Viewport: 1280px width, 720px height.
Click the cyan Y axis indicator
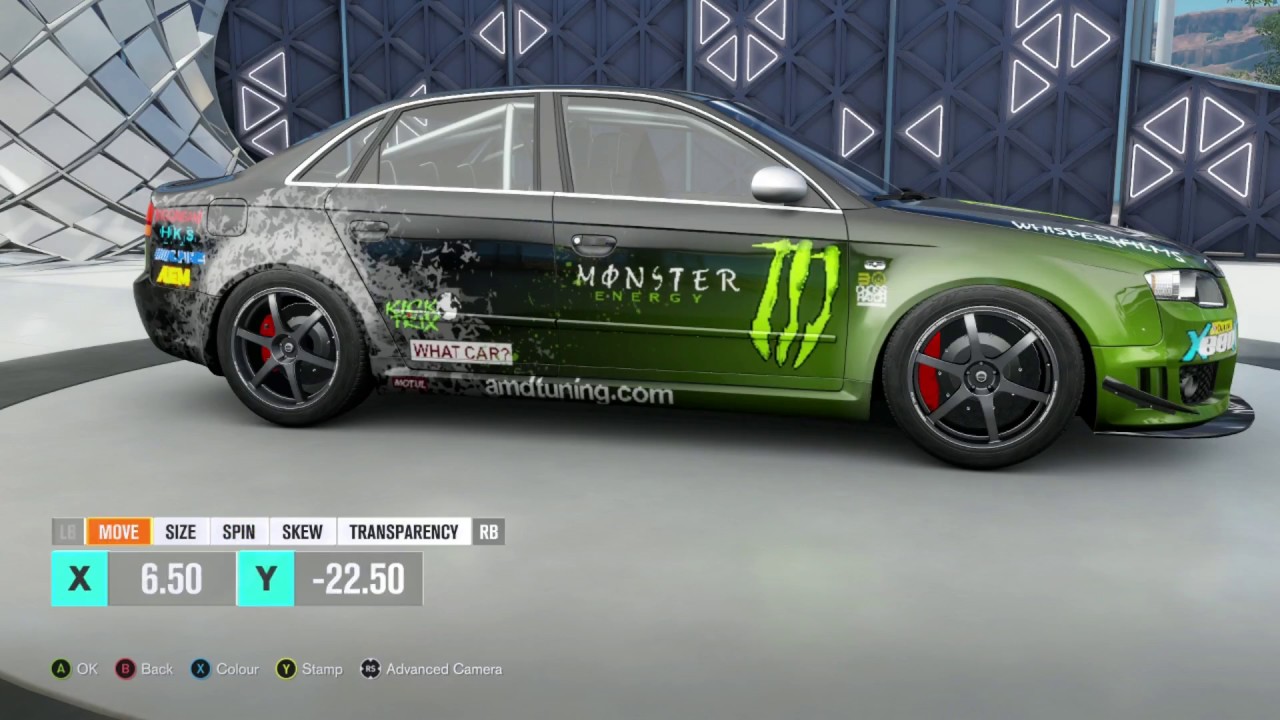(x=265, y=579)
